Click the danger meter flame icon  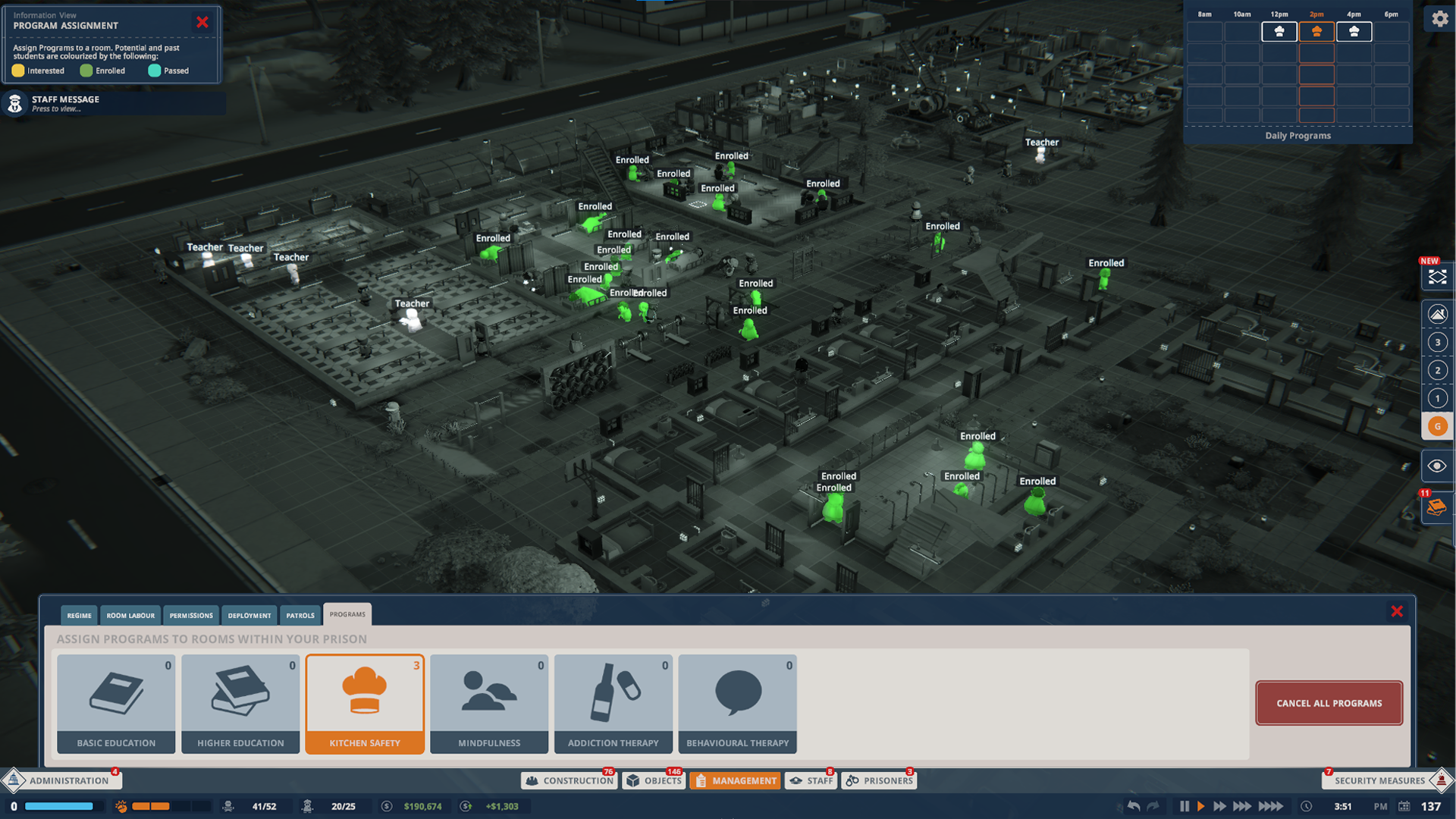pyautogui.click(x=121, y=806)
